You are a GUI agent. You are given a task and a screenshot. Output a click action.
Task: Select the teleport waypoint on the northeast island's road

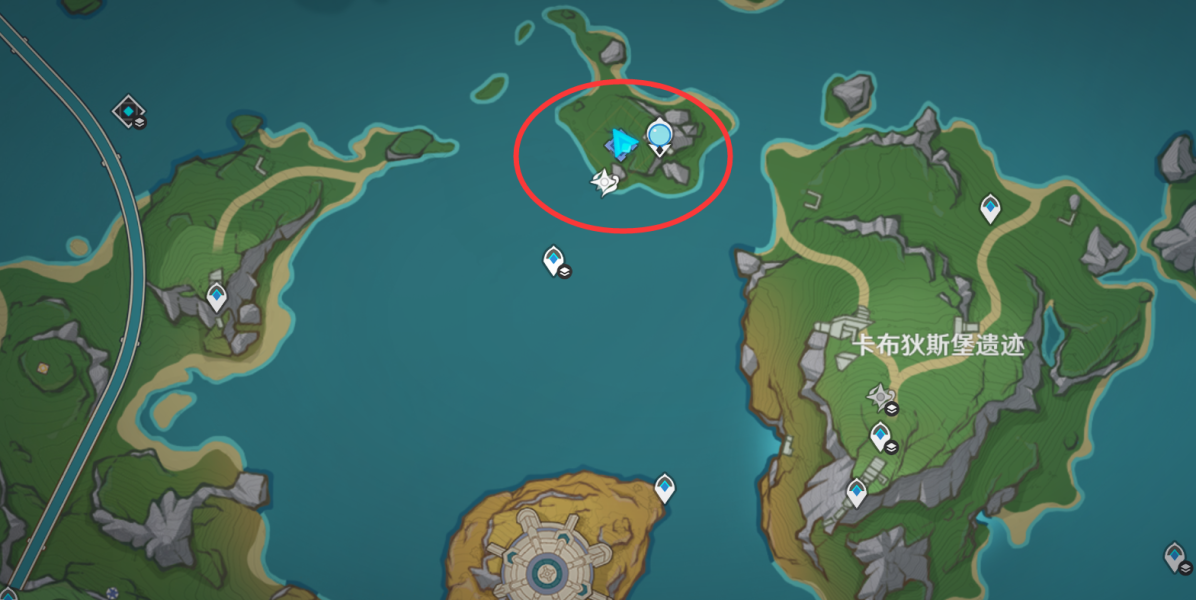click(990, 208)
